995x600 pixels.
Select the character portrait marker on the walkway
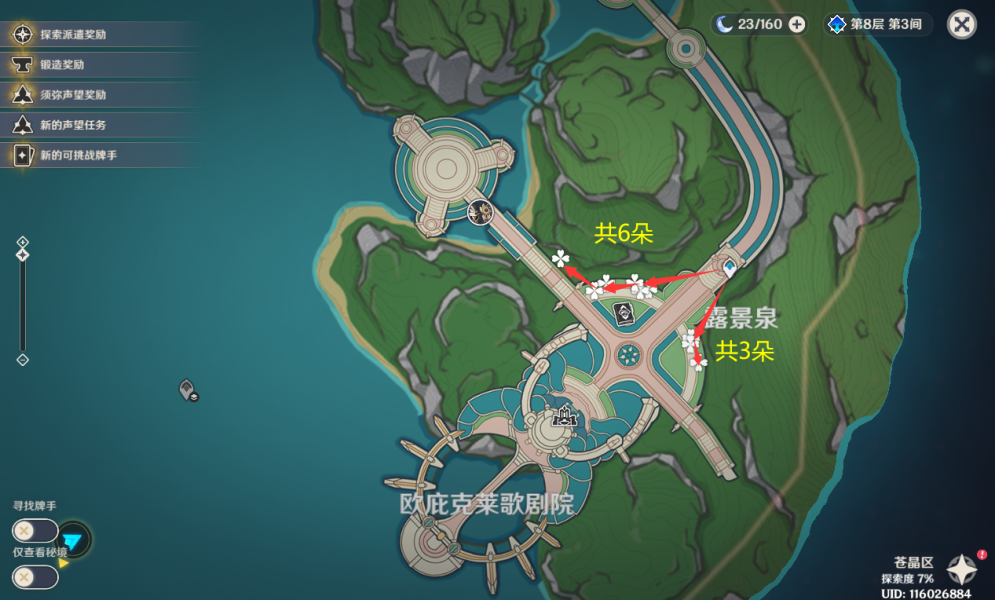479,210
